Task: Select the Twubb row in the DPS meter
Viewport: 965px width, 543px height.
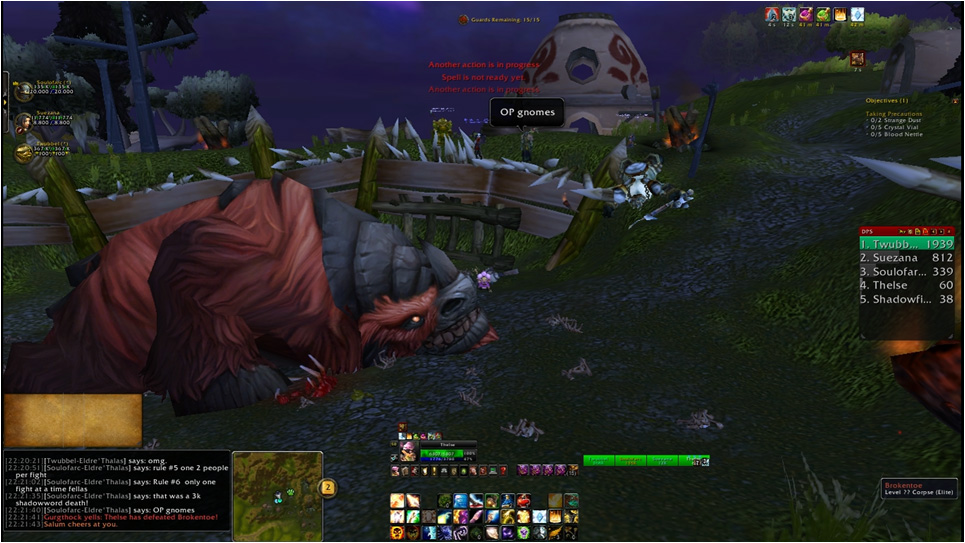Action: [906, 243]
